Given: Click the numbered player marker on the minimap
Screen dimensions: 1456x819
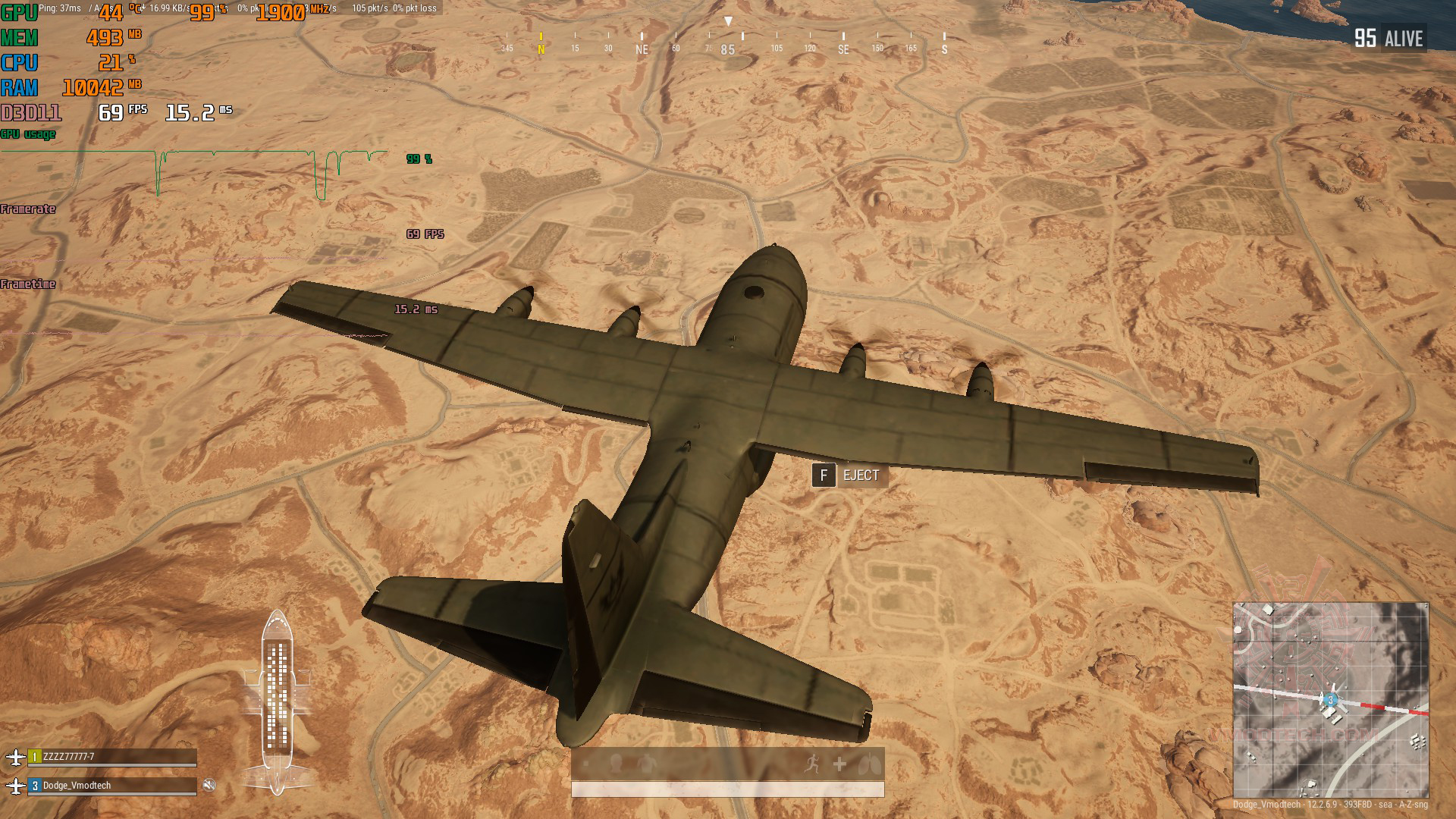Looking at the screenshot, I should [1330, 700].
